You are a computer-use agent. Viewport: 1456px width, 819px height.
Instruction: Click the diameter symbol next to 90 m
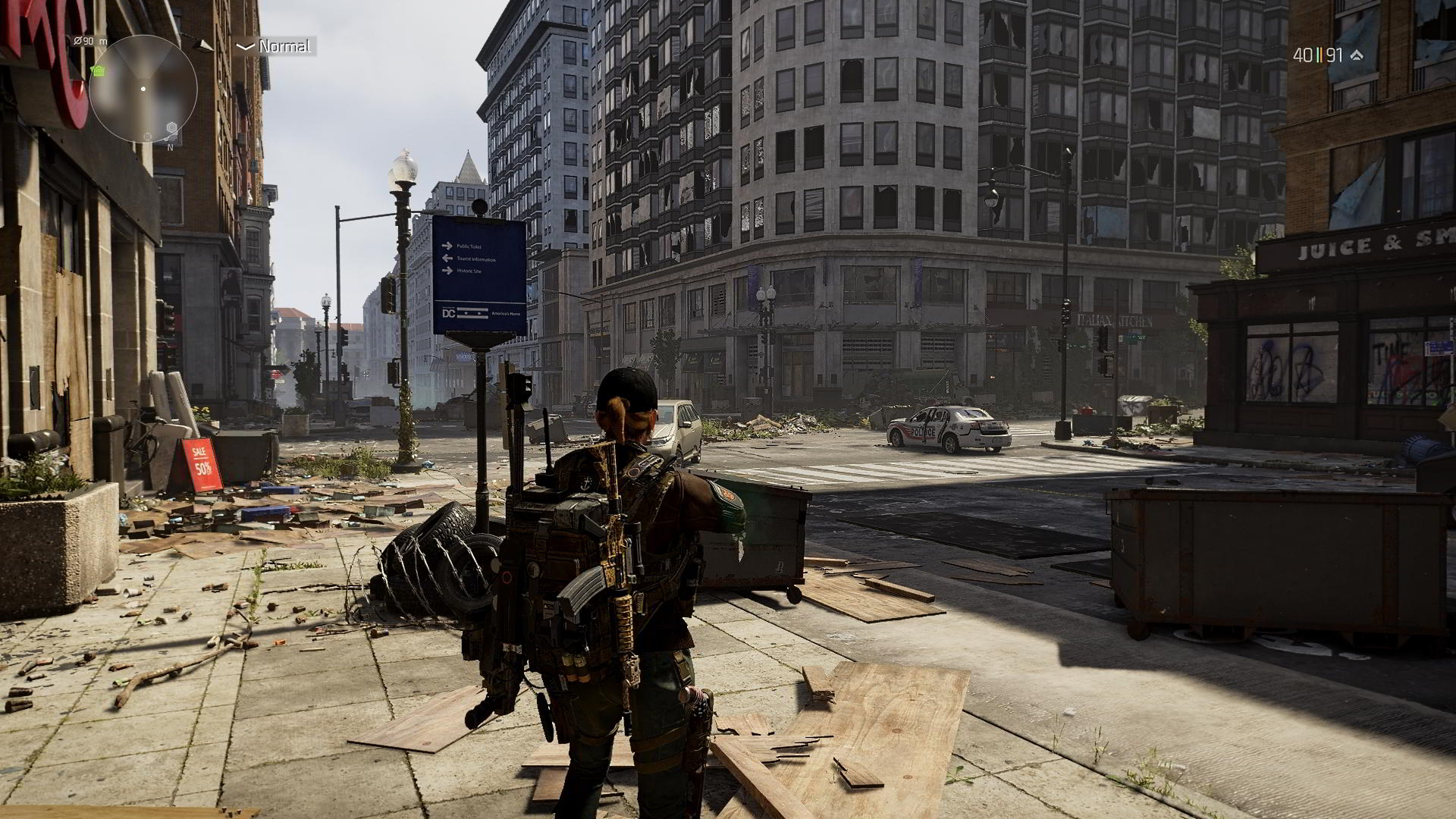(x=77, y=40)
